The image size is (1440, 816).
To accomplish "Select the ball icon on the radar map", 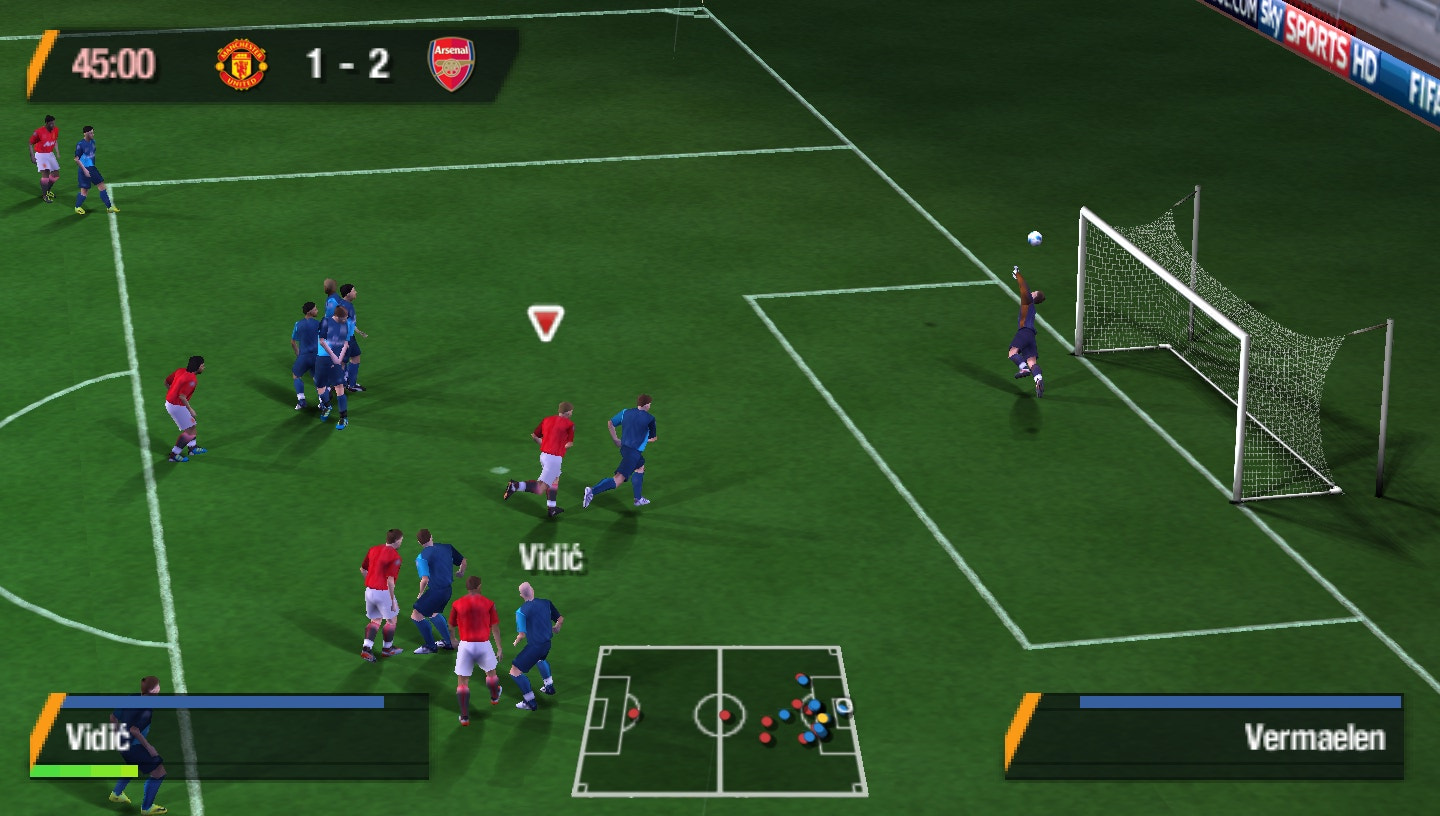I will pyautogui.click(x=843, y=704).
